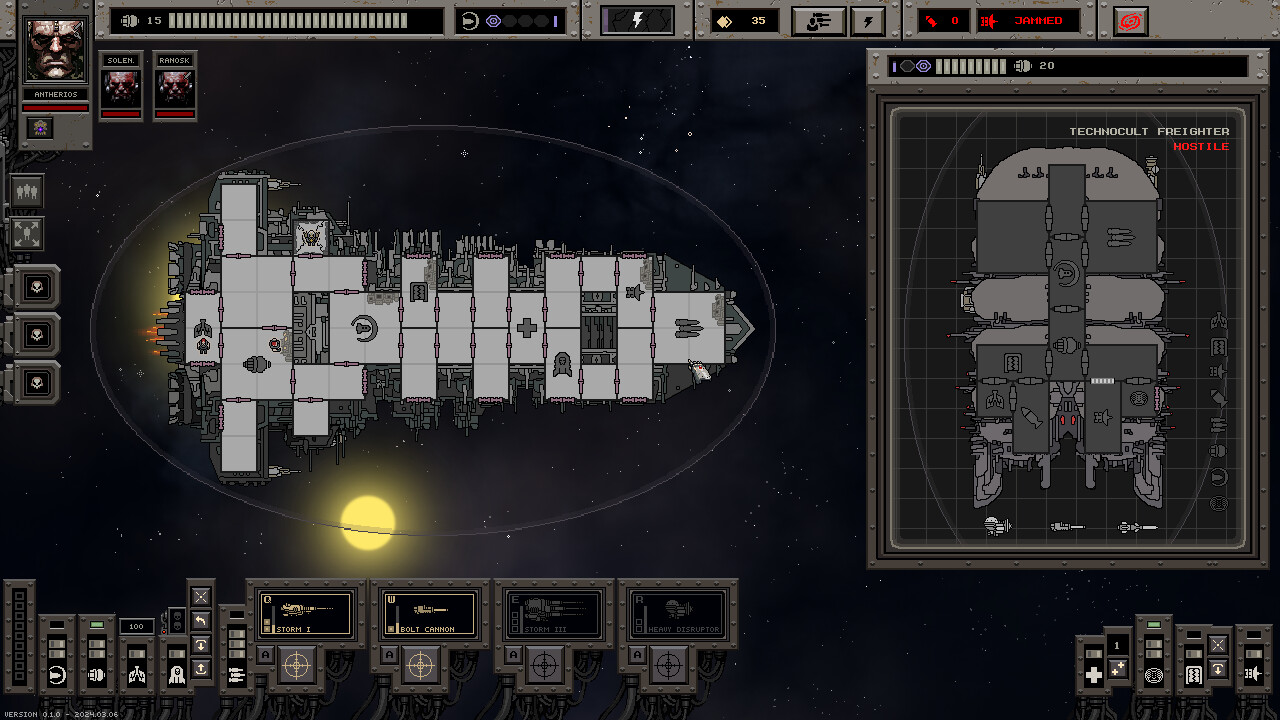The image size is (1280, 720).
Task: Click the undo-style curved arrow button
Action: tap(200, 621)
